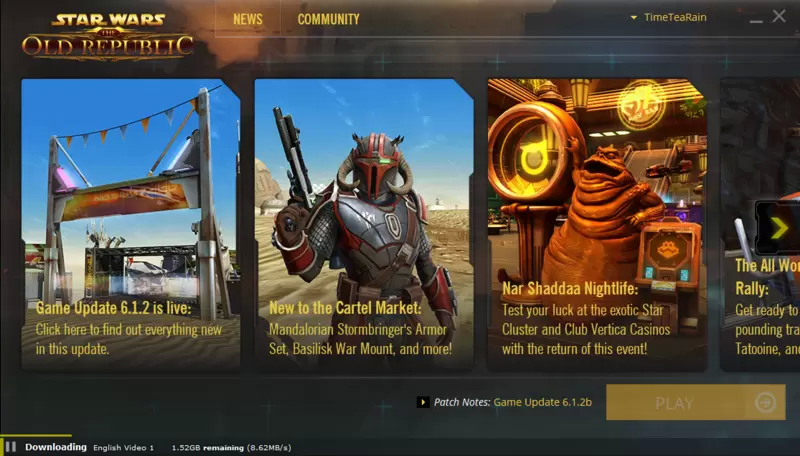Switch to the Community tab
Image resolution: width=800 pixels, height=456 pixels.
pos(328,19)
